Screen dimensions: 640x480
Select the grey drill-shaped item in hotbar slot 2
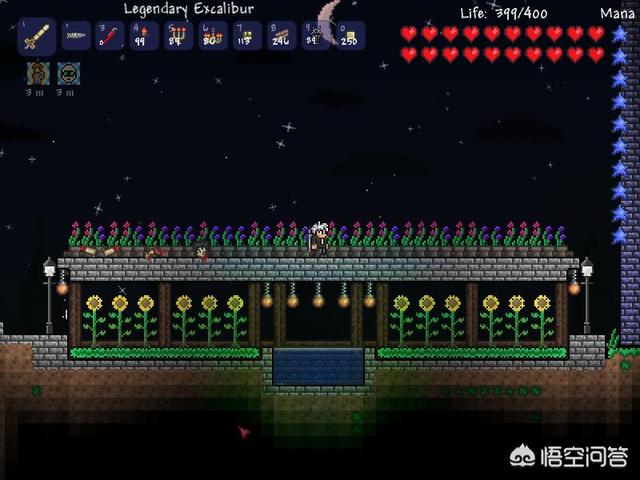[76, 36]
